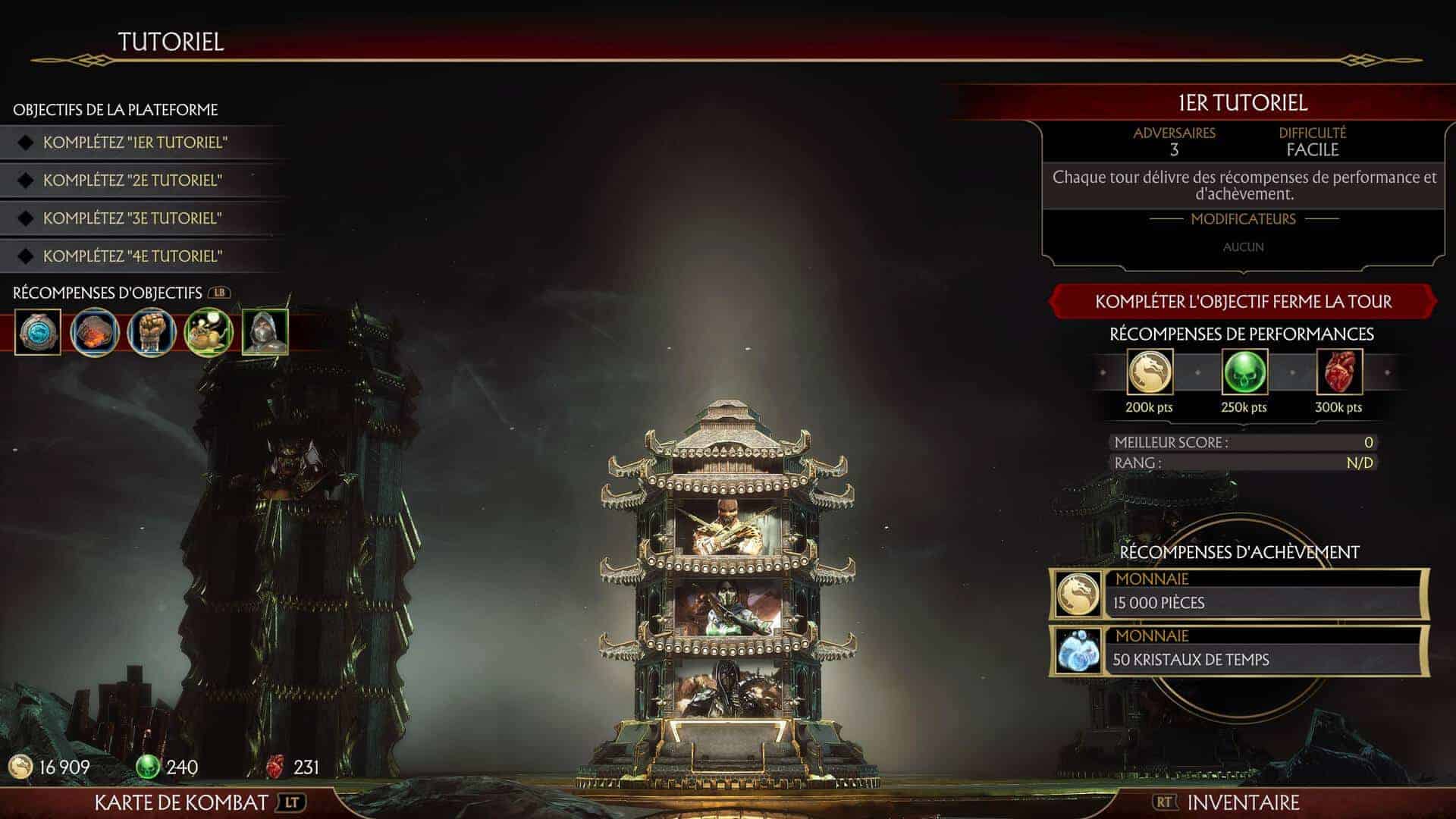Screen dimensions: 1456x819
Task: View the green-ringed potion reward icon
Action: coord(208,332)
